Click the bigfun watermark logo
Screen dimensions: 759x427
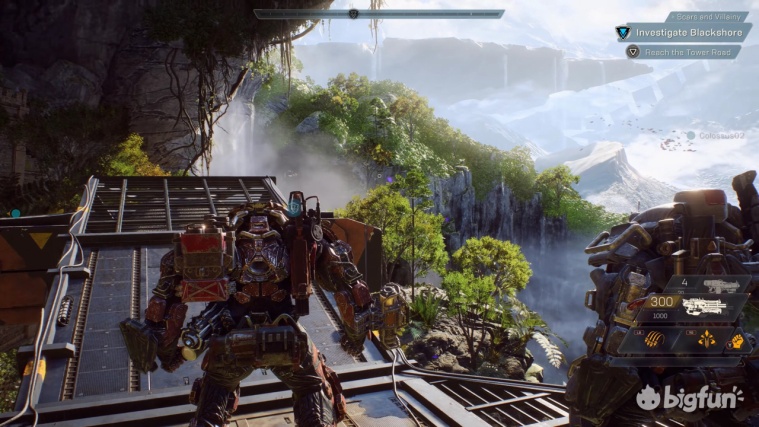tap(690, 397)
